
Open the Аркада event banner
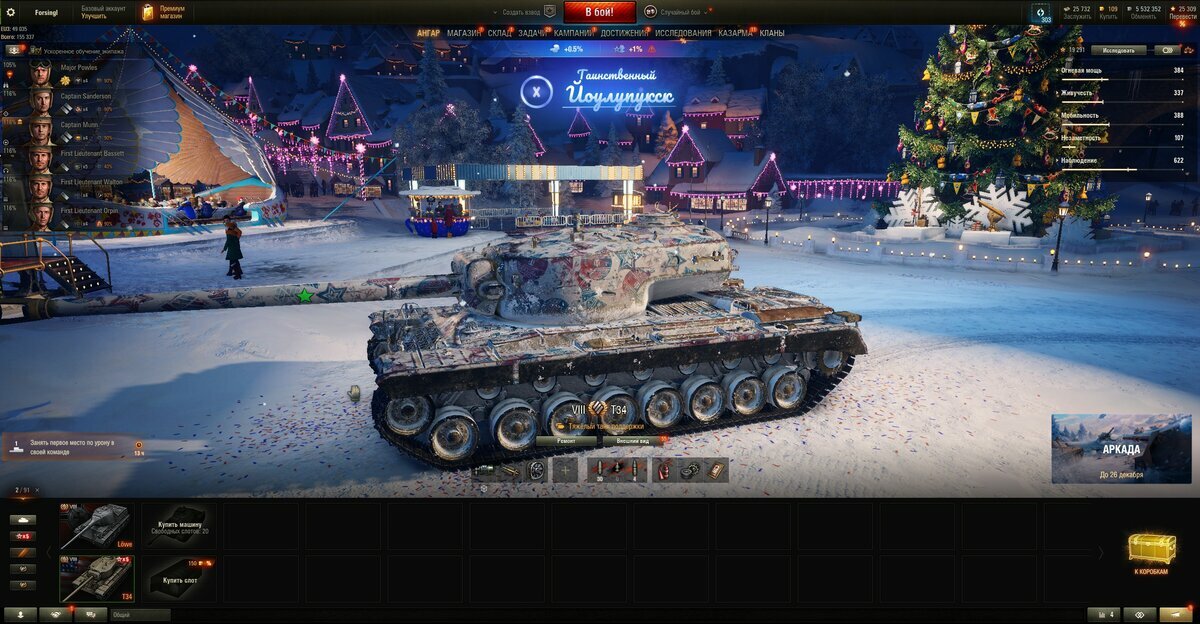tap(1121, 448)
